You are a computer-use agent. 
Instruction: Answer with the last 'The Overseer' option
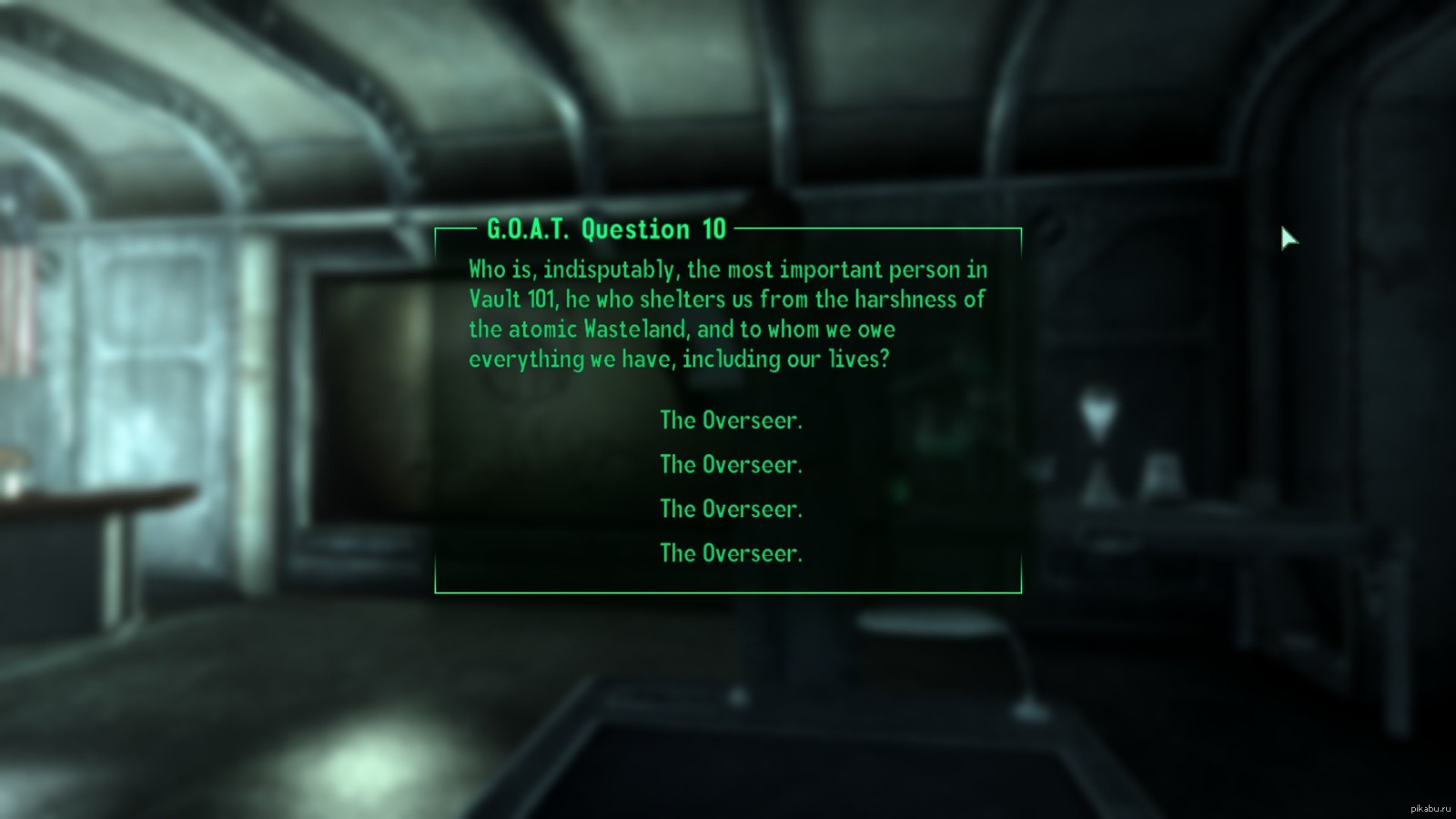tap(731, 553)
